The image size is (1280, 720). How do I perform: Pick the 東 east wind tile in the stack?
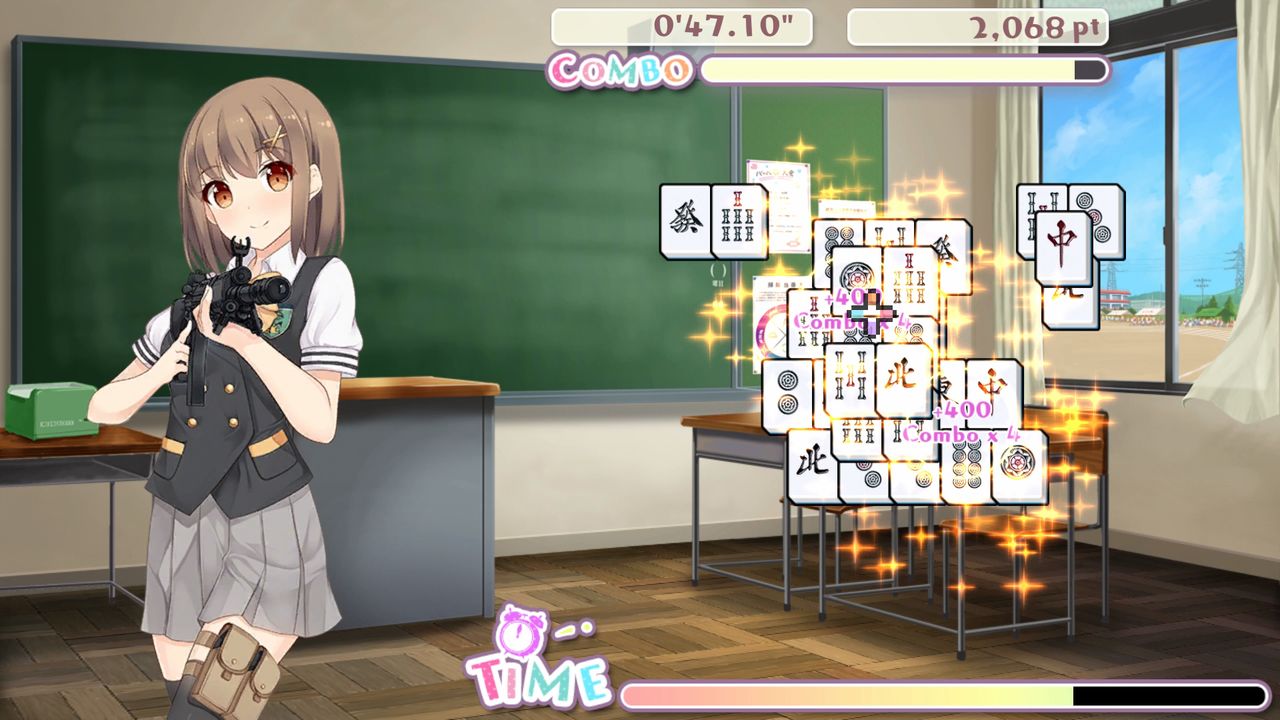click(x=945, y=390)
